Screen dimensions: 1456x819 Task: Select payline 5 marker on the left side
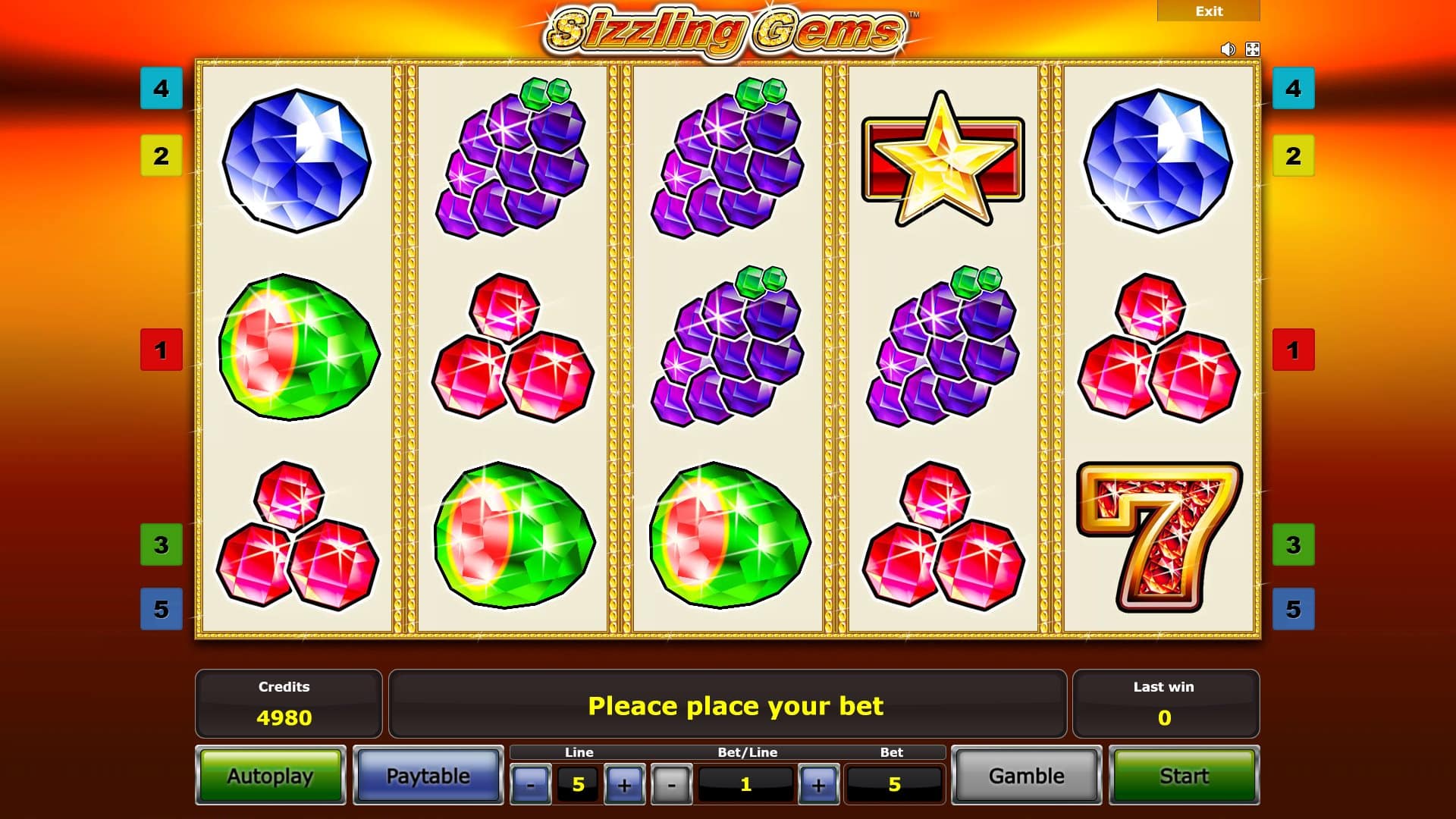(159, 608)
